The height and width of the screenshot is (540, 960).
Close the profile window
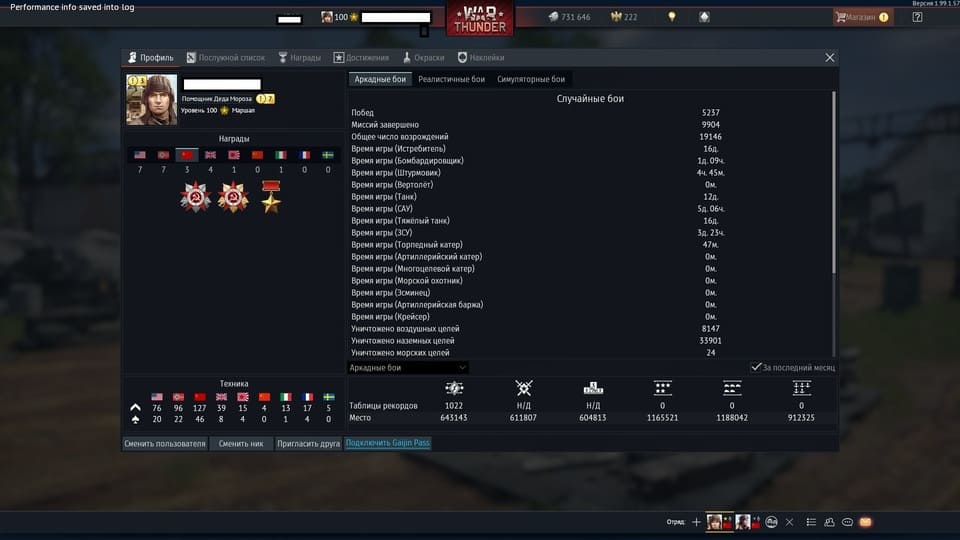830,58
